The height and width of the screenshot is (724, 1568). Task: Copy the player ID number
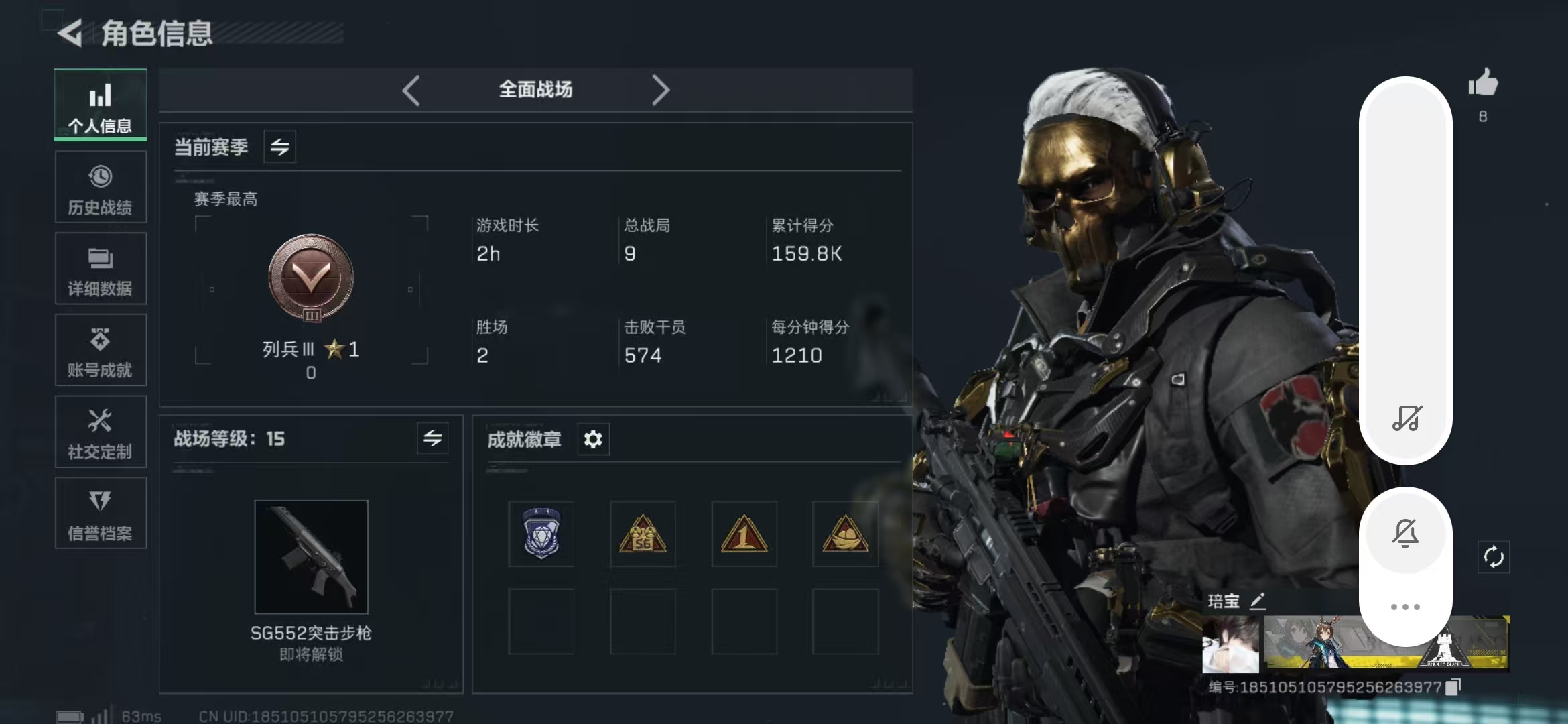tap(1453, 687)
